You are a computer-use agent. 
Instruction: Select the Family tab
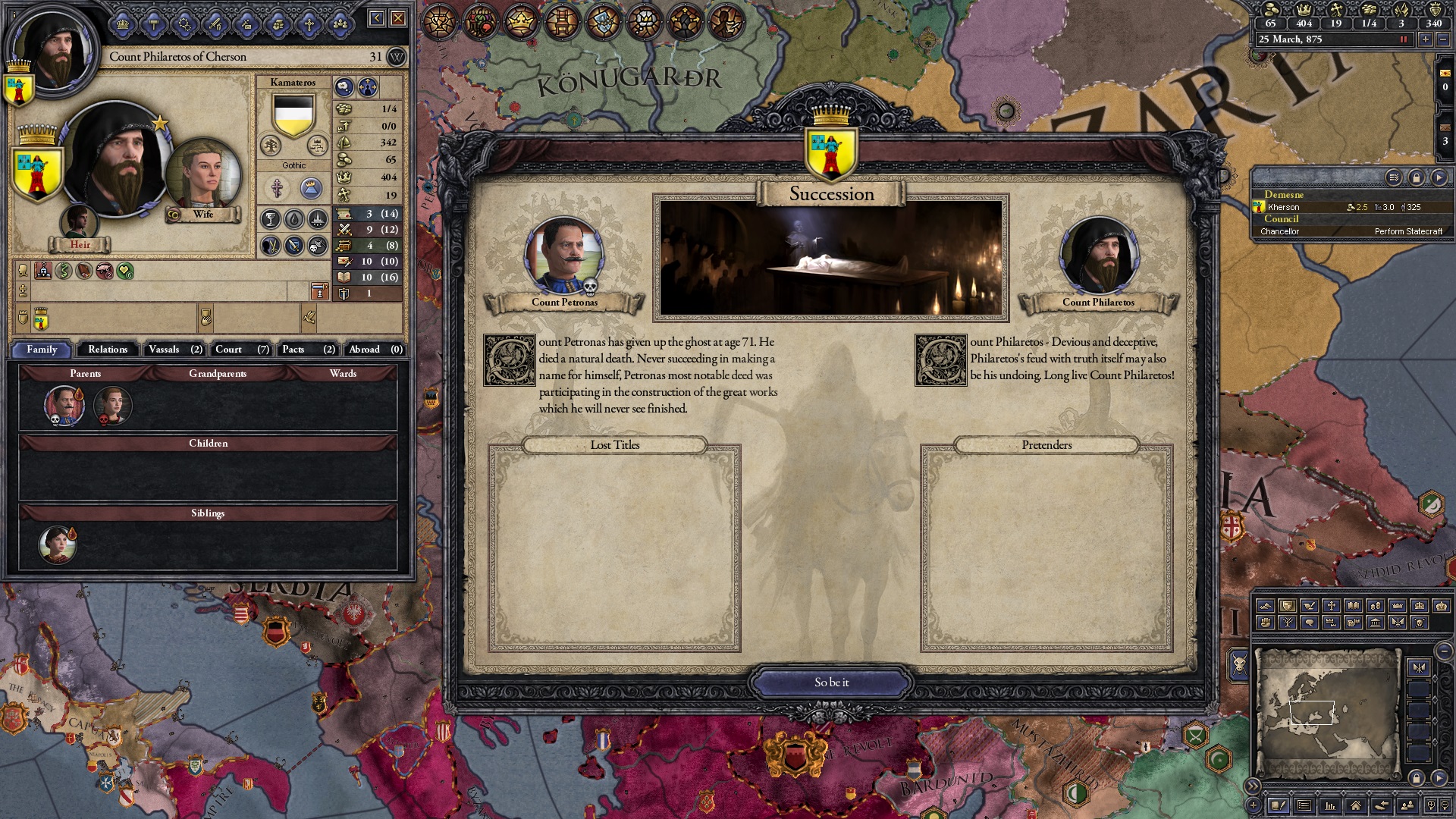(42, 350)
